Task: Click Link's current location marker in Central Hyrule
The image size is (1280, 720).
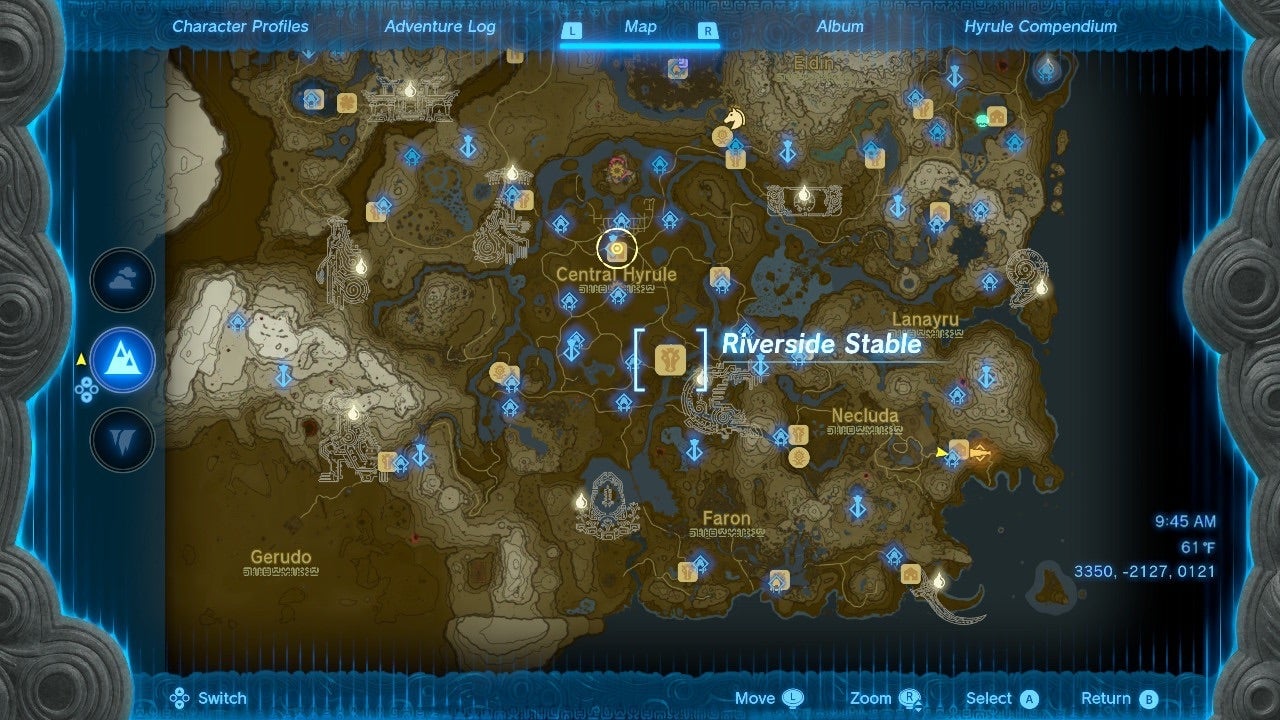Action: (x=614, y=247)
